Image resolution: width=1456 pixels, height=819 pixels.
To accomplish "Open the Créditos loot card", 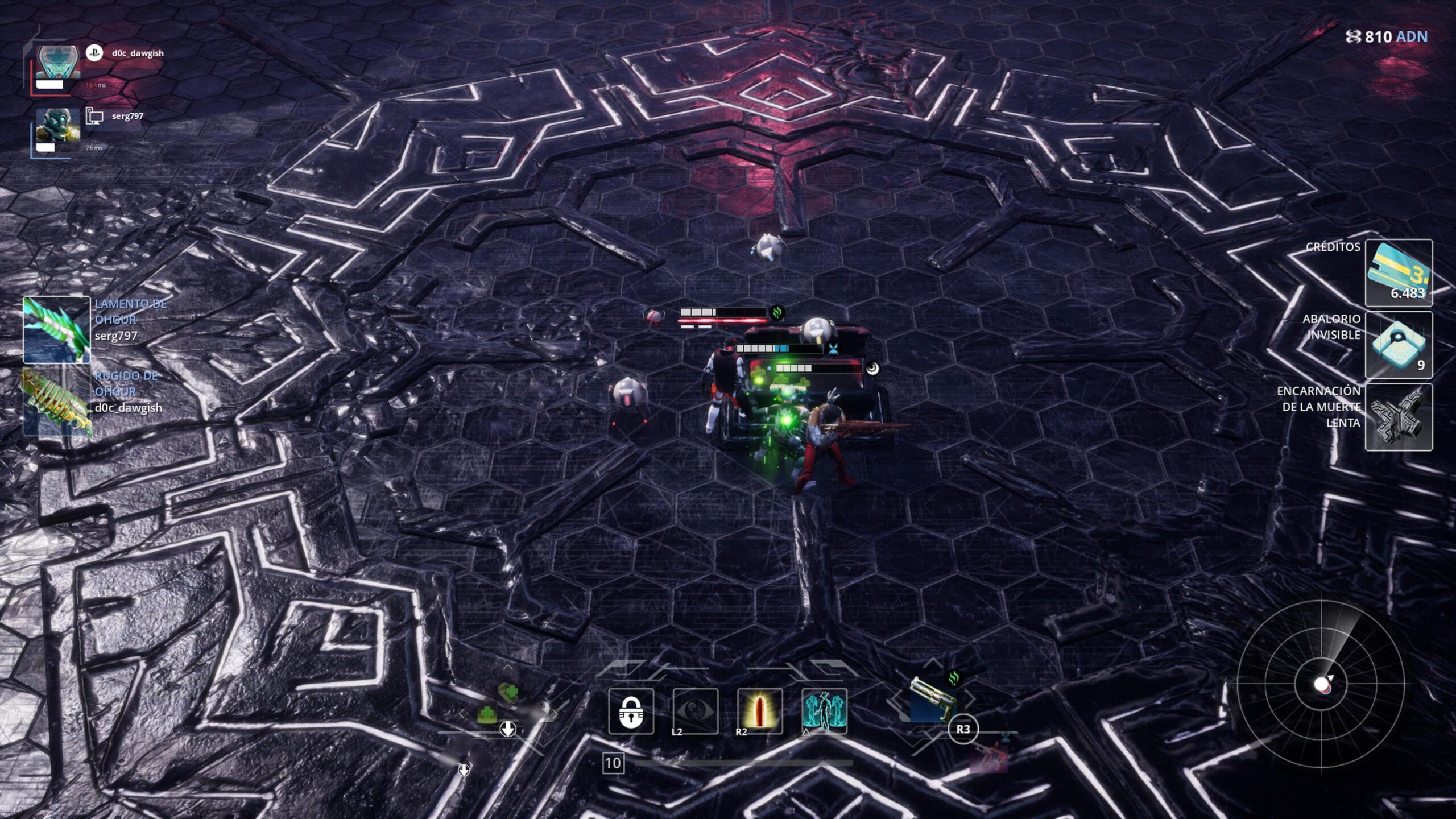I will [1399, 273].
